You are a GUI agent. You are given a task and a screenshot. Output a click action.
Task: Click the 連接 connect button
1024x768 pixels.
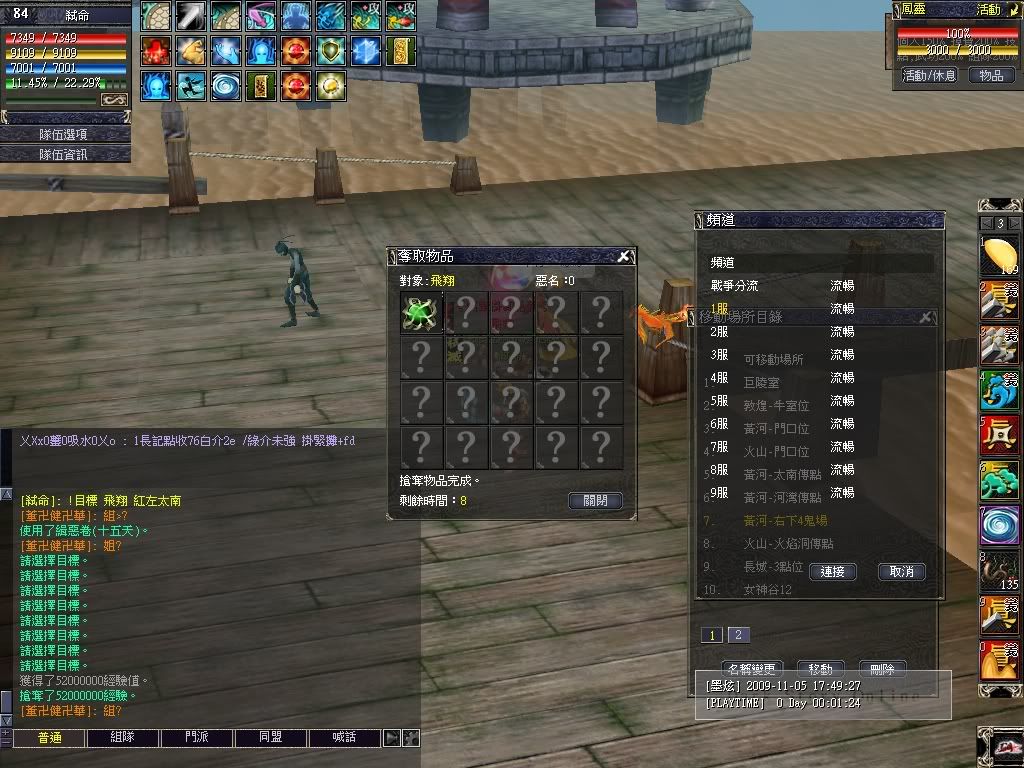click(833, 572)
